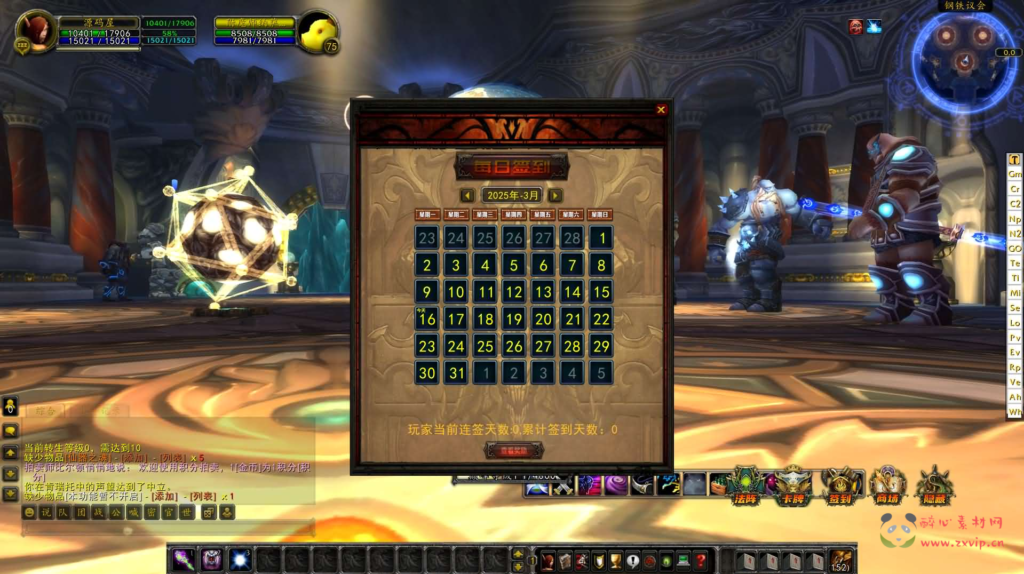Click the red button below the sign-in count
The height and width of the screenshot is (574, 1024).
point(513,450)
